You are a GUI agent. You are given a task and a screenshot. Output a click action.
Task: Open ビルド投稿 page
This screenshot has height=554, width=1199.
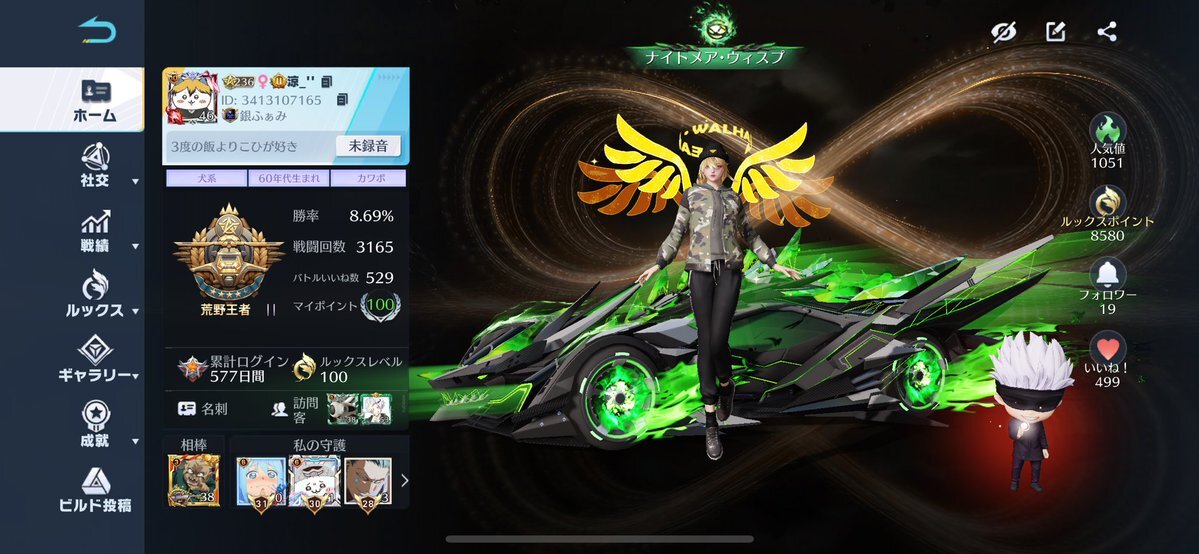[x=95, y=491]
